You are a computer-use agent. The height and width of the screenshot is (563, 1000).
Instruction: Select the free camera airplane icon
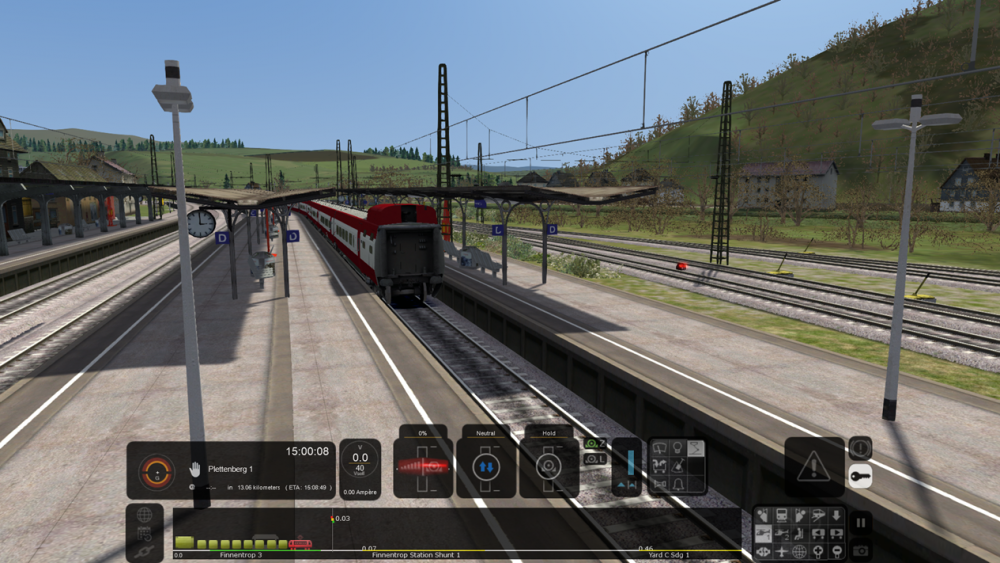click(x=782, y=551)
